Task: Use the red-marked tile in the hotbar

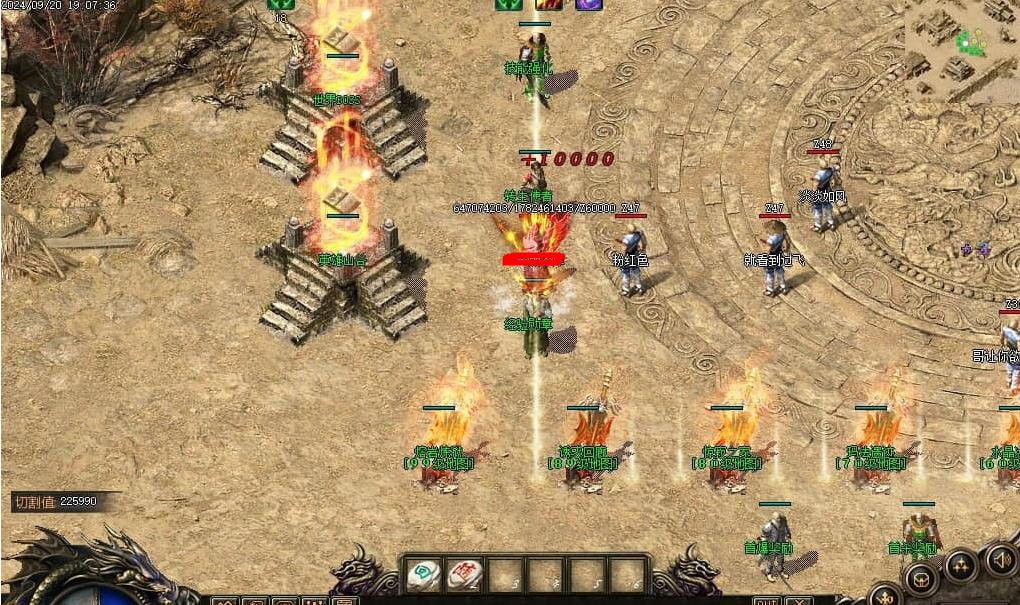Action: (x=465, y=574)
